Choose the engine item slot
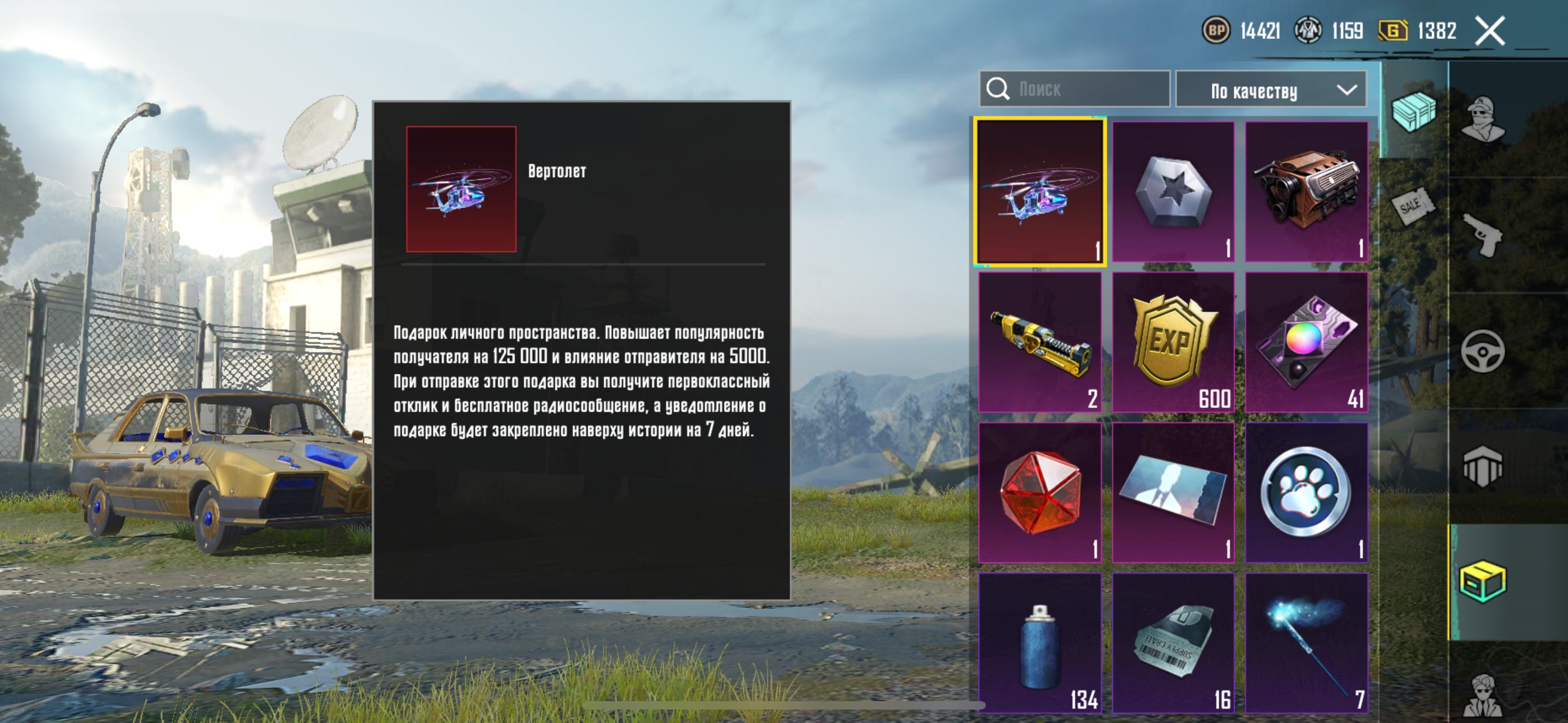 [1306, 192]
